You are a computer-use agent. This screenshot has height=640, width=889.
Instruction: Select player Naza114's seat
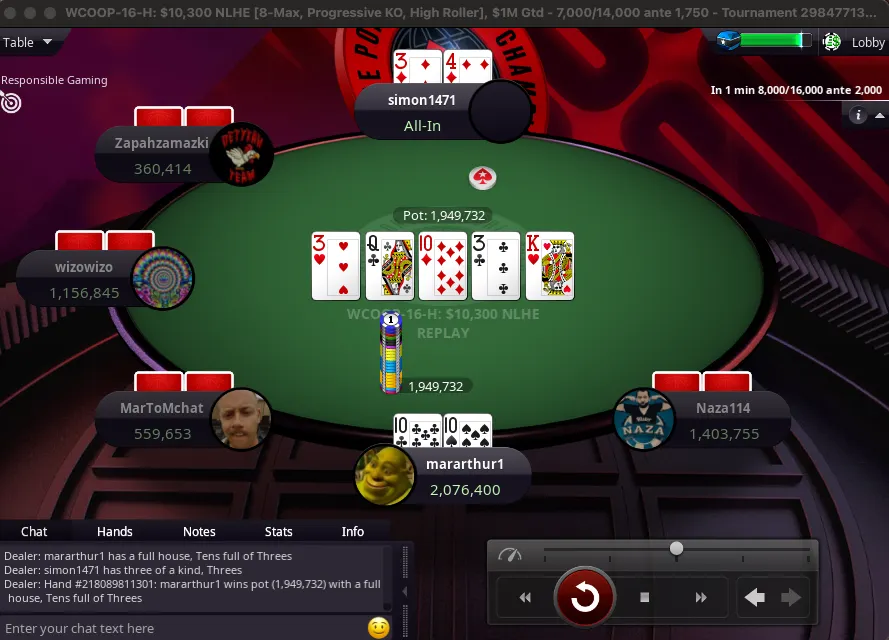pos(700,420)
